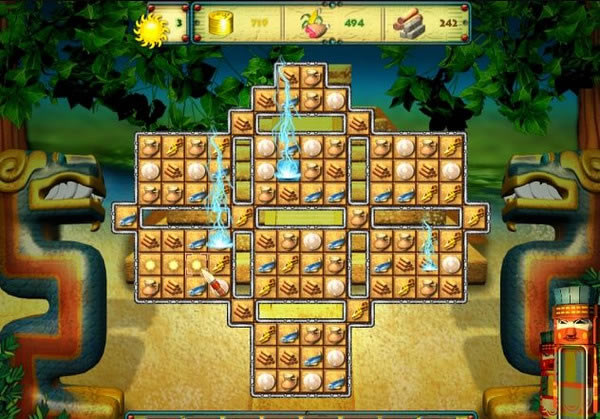Viewport: 600px width, 419px height.
Task: Select the wood logs tile in the top row
Action: click(289, 76)
